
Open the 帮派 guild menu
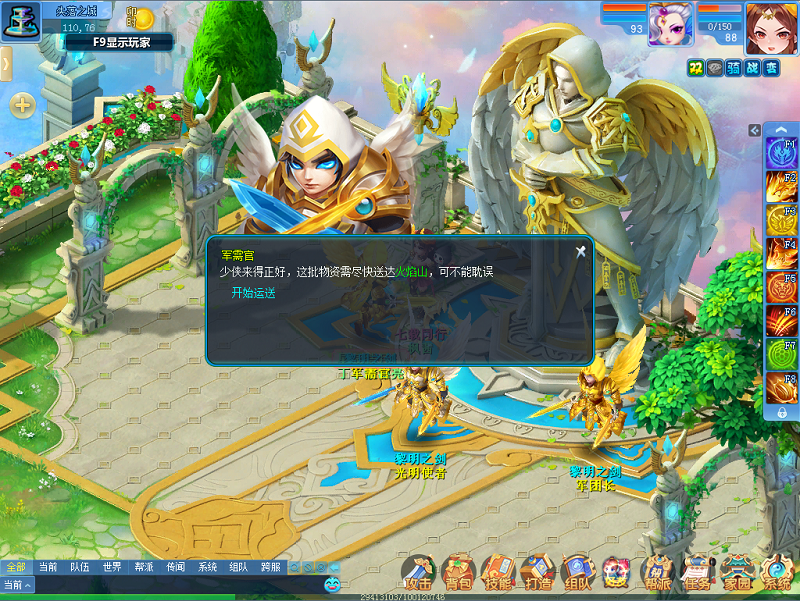tap(657, 573)
